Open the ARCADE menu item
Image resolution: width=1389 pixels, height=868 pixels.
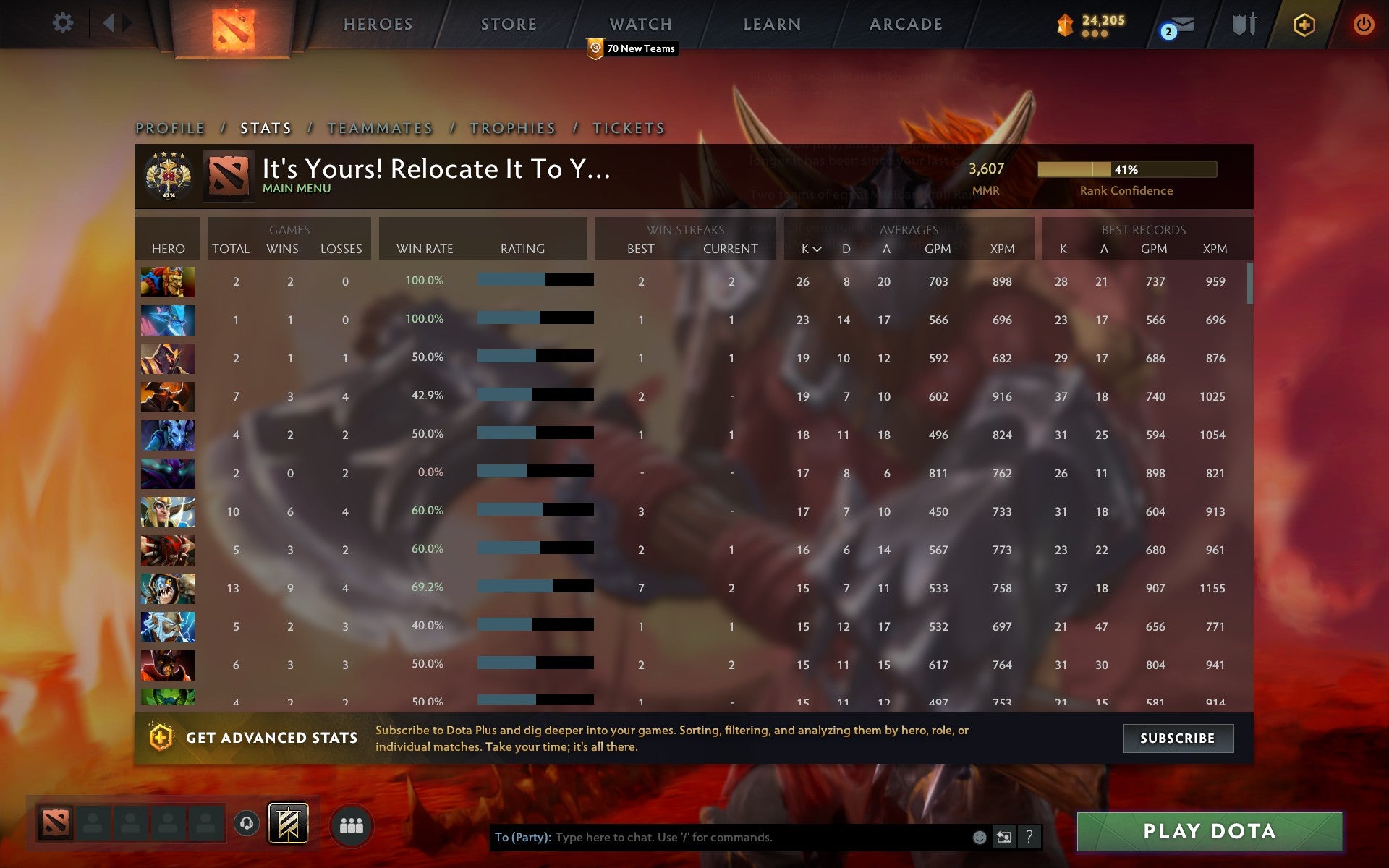(x=906, y=23)
